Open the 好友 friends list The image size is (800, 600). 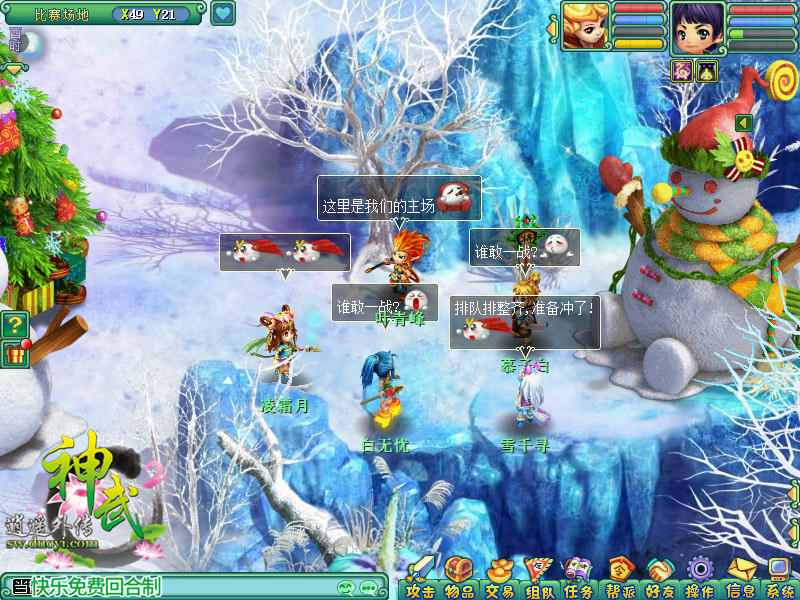coord(659,578)
